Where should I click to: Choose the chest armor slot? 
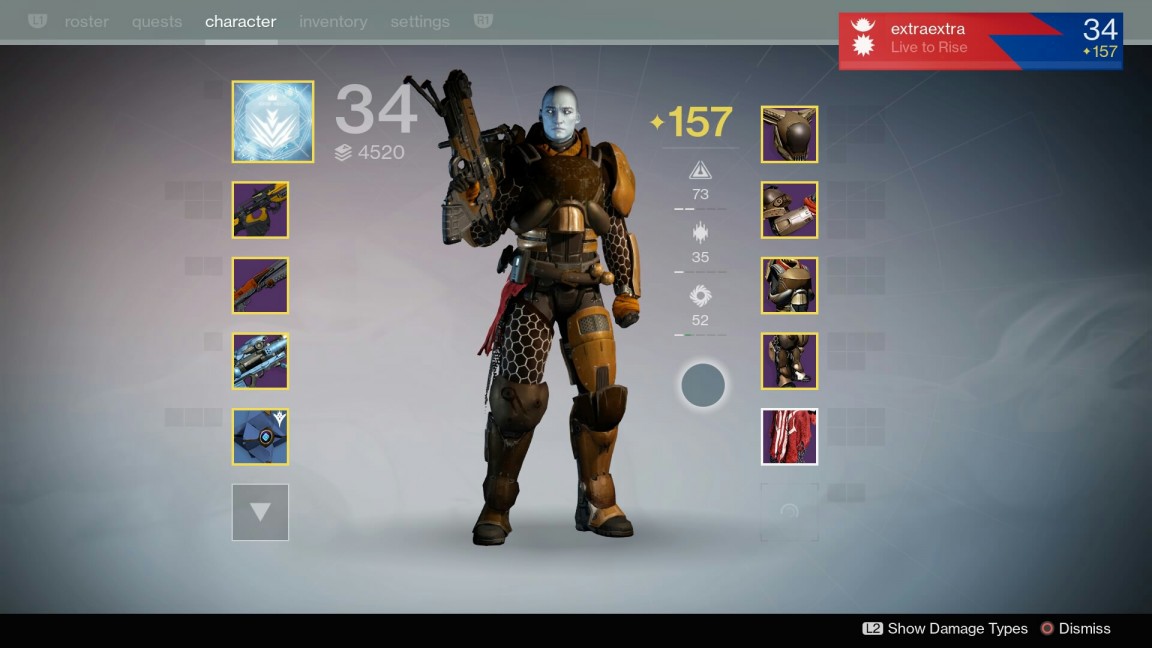(789, 286)
